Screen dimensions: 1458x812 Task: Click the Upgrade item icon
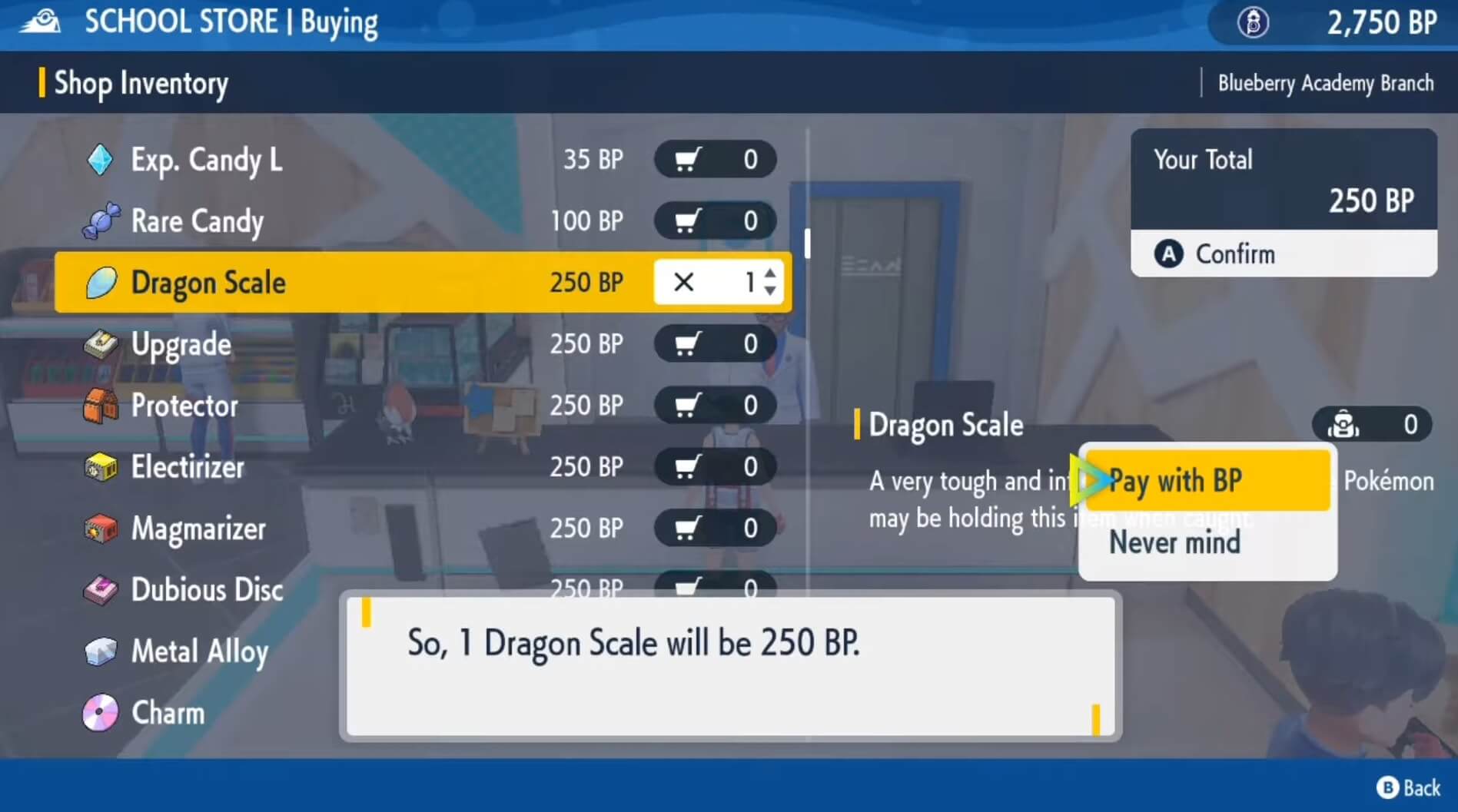[x=101, y=344]
